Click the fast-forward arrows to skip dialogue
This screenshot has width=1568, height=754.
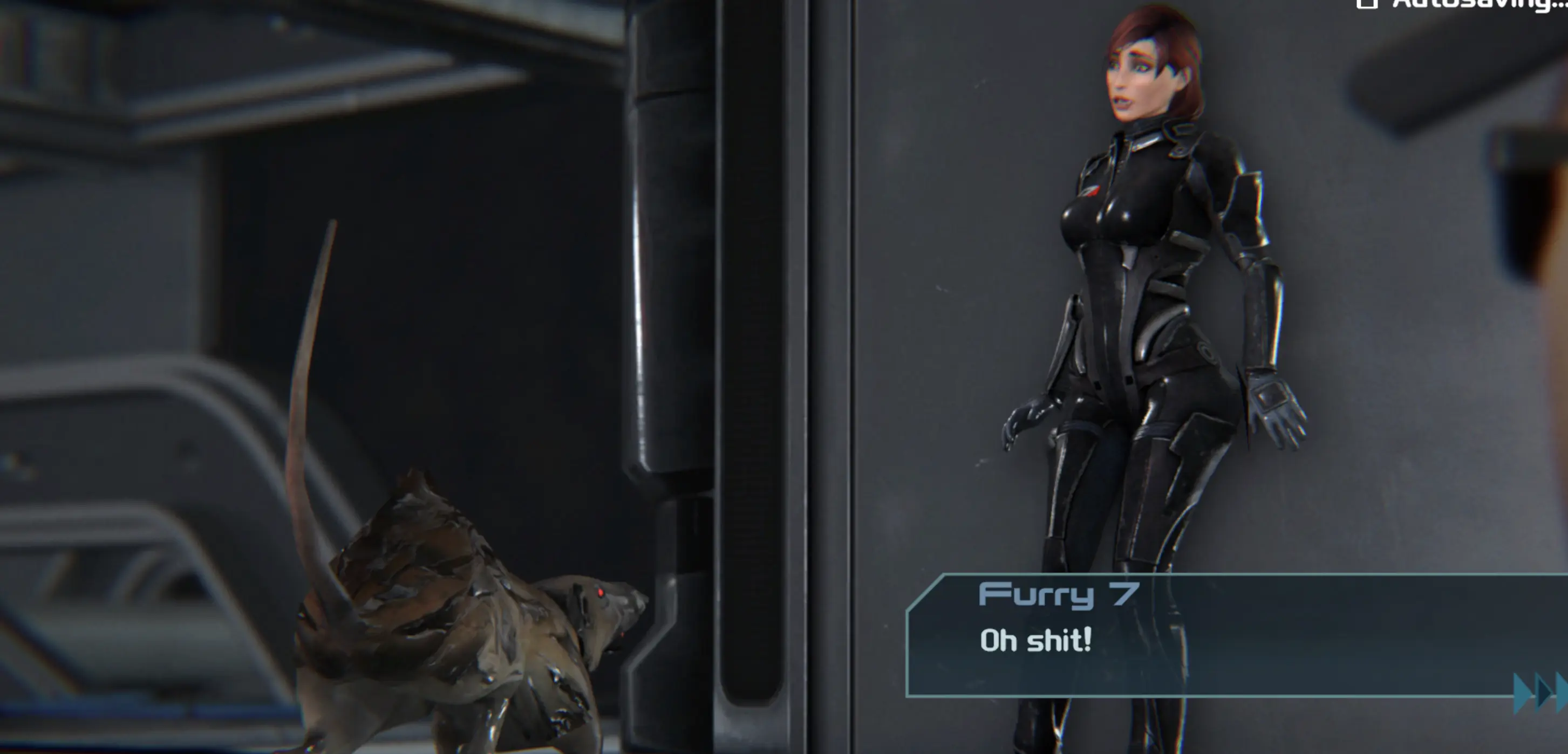(x=1540, y=692)
